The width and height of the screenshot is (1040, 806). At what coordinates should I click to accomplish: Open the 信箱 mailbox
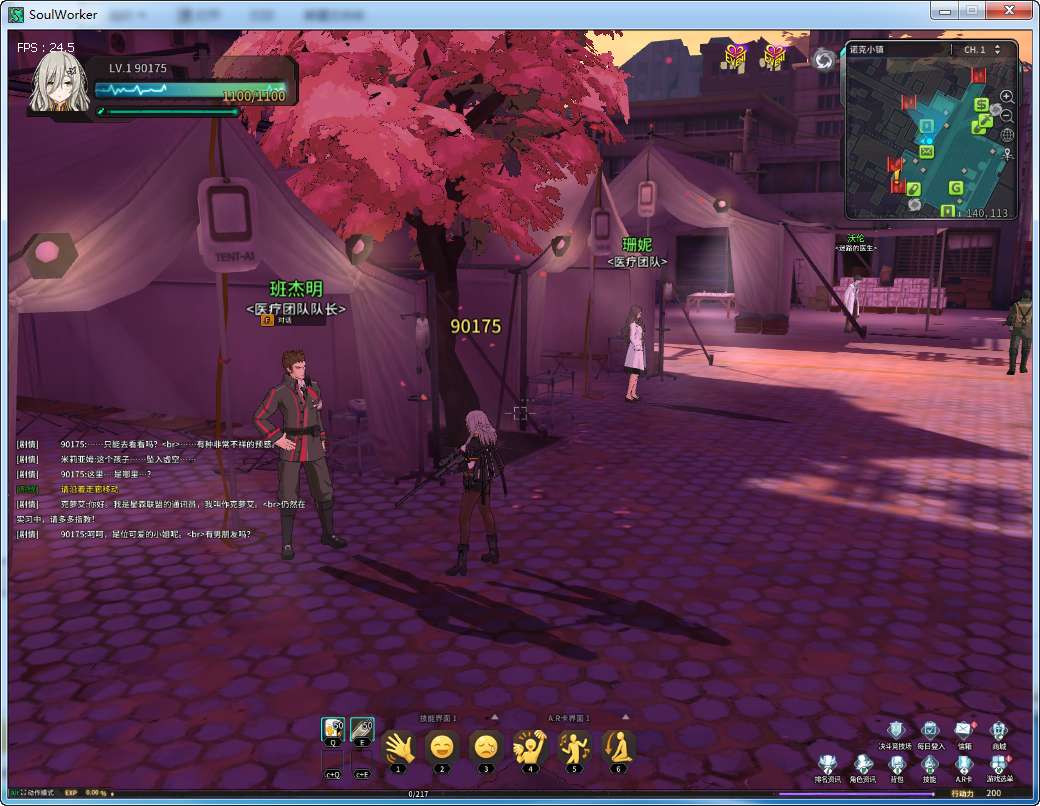click(964, 731)
